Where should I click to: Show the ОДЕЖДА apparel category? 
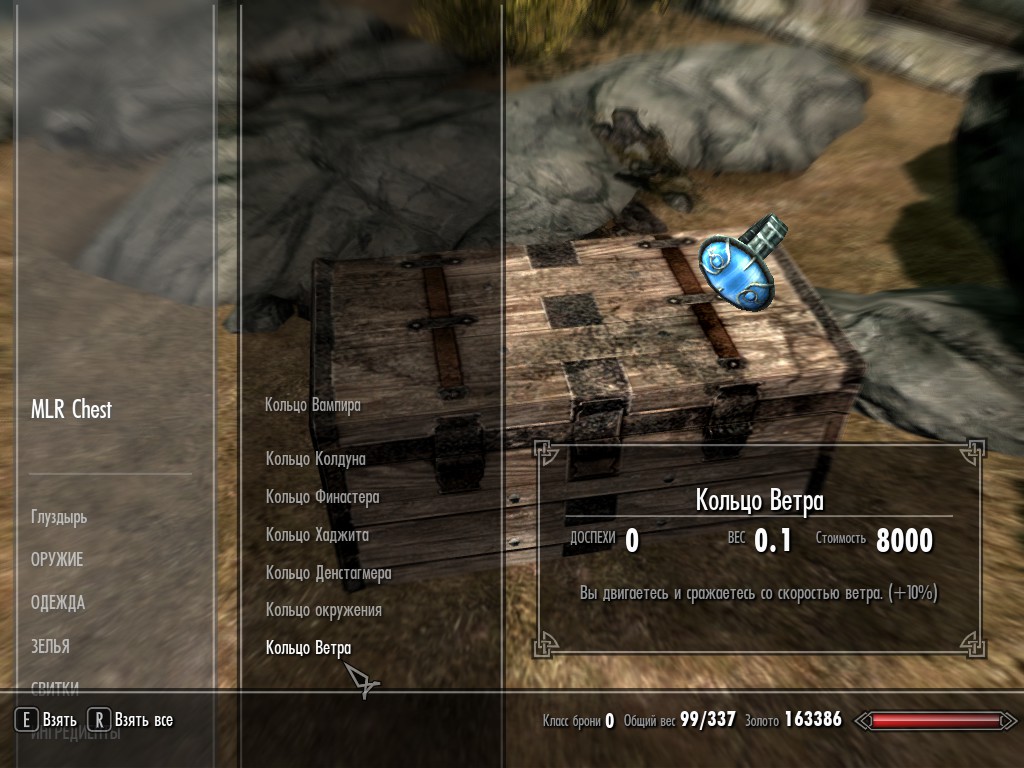tap(58, 603)
